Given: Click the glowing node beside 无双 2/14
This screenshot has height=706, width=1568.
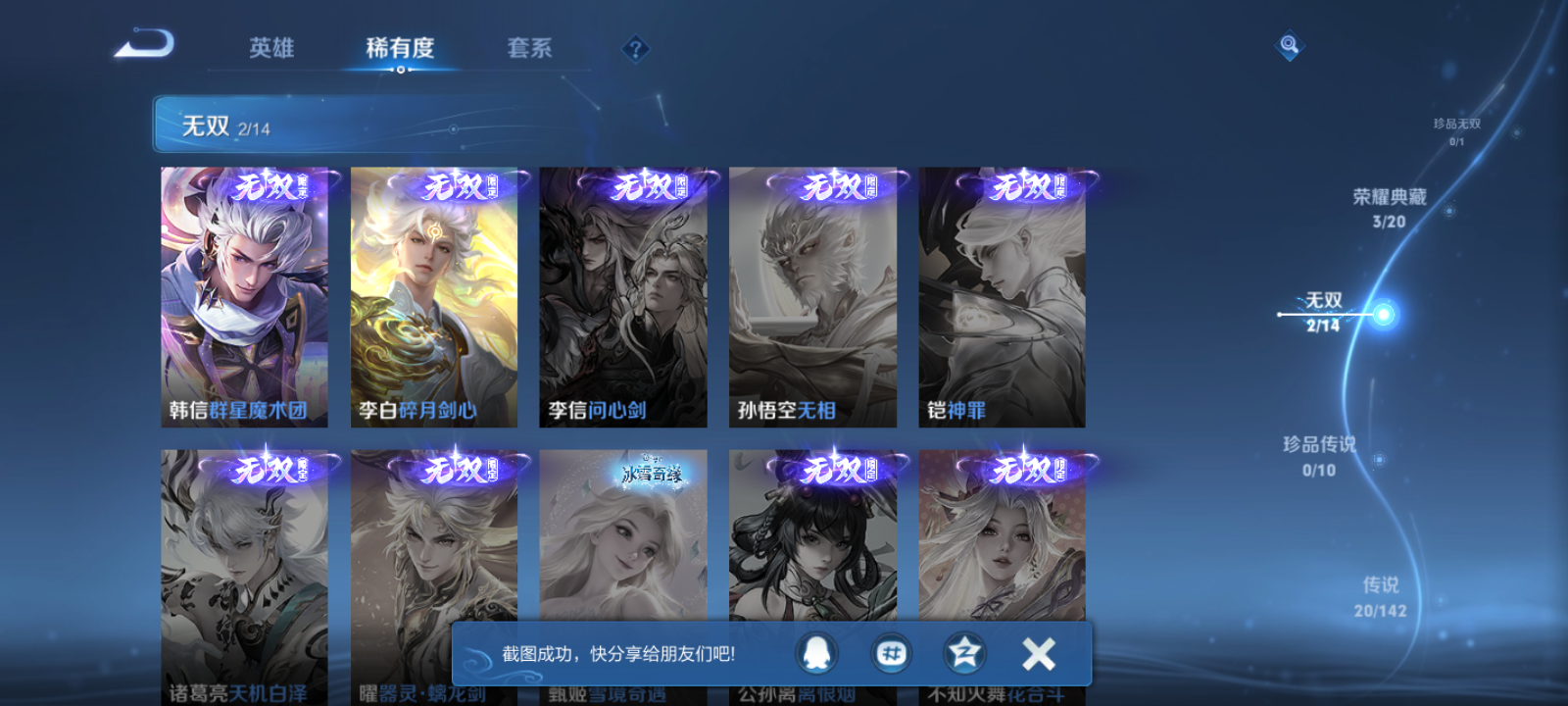Looking at the screenshot, I should [1382, 314].
